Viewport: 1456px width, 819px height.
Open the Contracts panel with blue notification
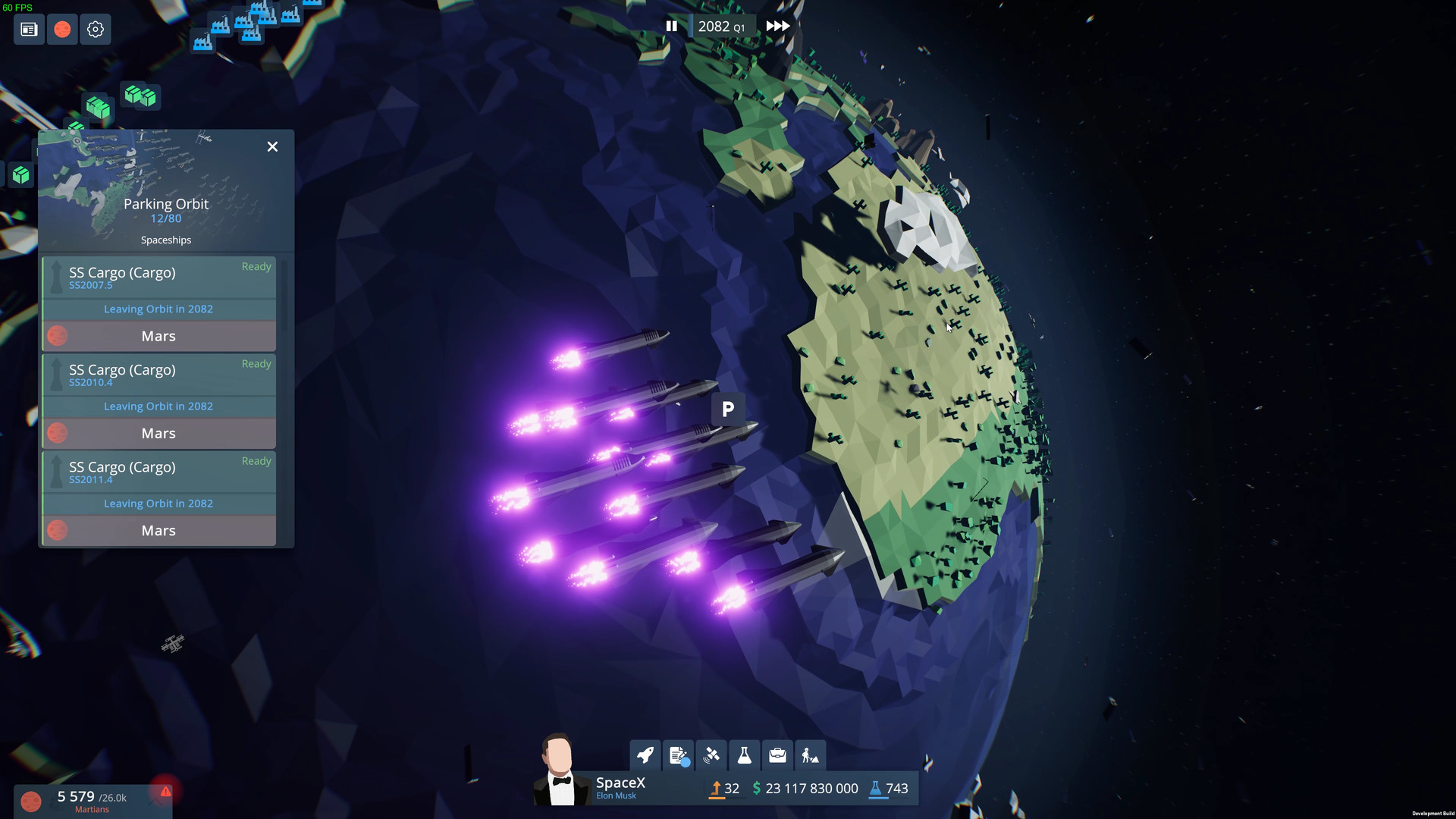pos(679,755)
